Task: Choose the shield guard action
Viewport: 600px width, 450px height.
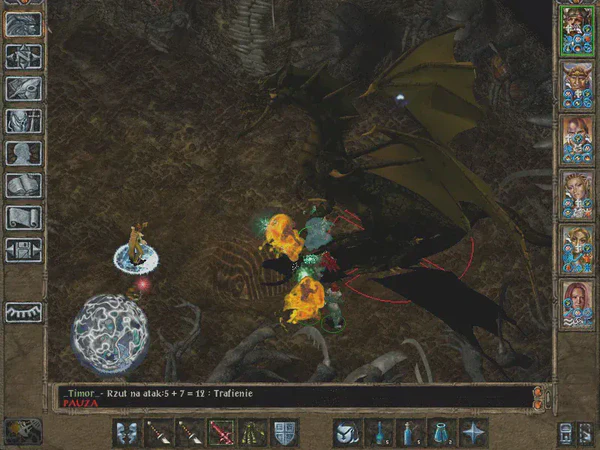Action: click(285, 432)
